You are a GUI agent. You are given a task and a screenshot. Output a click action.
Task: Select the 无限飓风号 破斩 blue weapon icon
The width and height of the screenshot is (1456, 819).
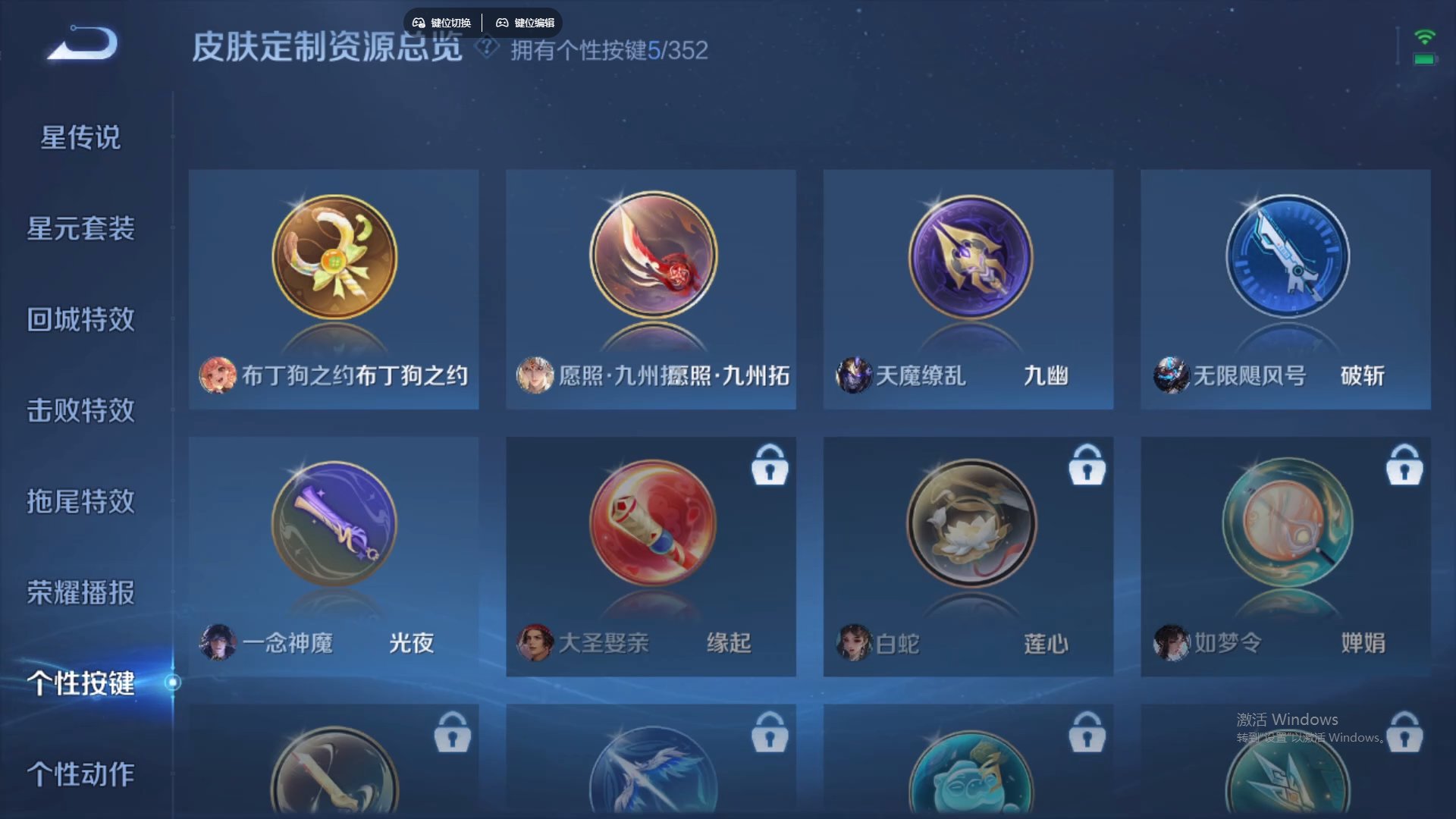coord(1286,256)
